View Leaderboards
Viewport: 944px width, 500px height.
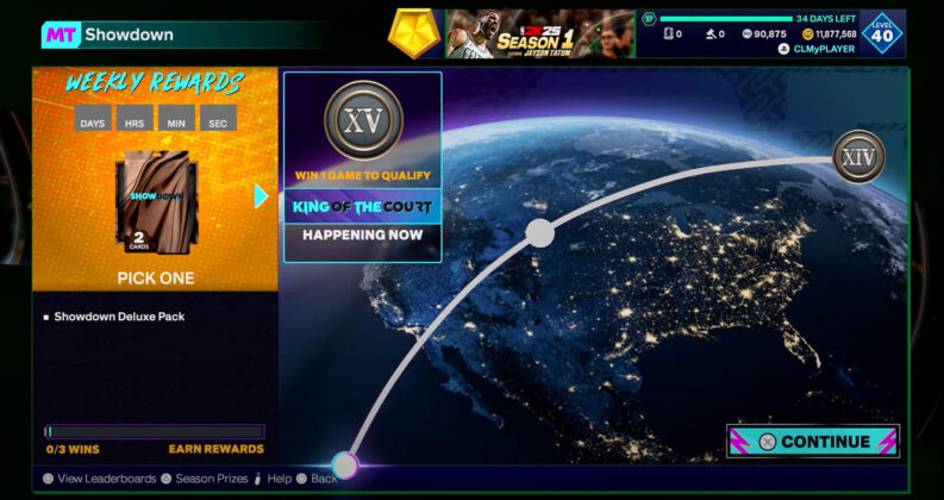tap(99, 479)
